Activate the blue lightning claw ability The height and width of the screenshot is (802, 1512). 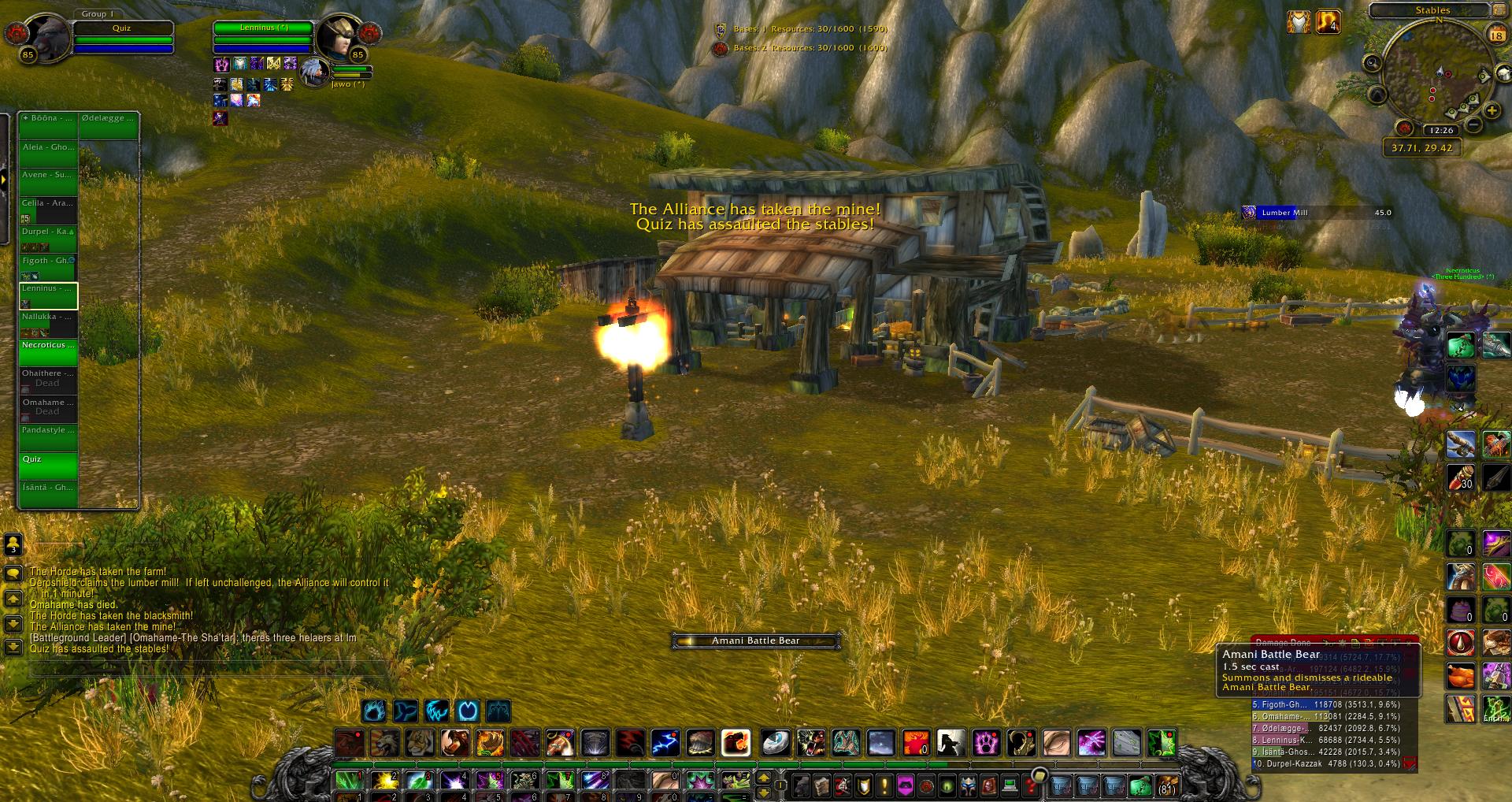(x=665, y=742)
